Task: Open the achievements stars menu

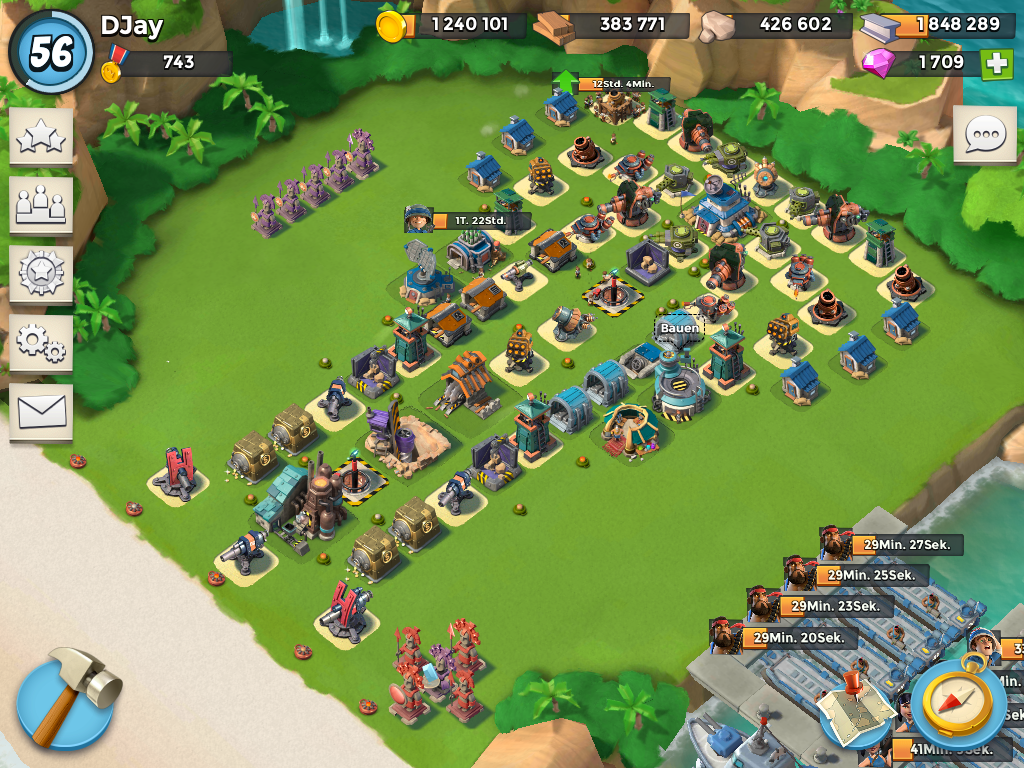Action: coord(41,137)
